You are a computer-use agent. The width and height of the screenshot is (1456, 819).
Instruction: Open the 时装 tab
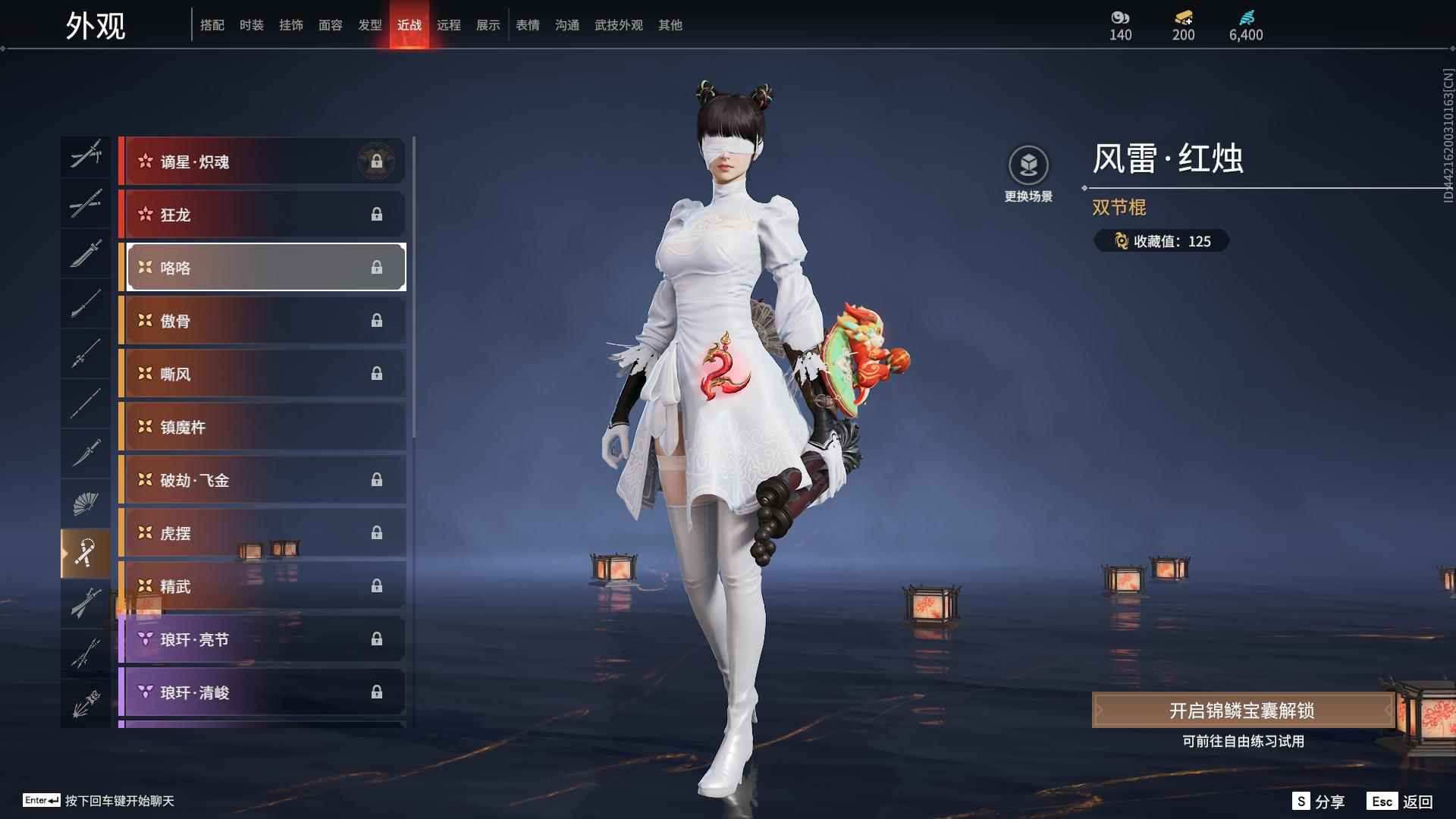252,25
